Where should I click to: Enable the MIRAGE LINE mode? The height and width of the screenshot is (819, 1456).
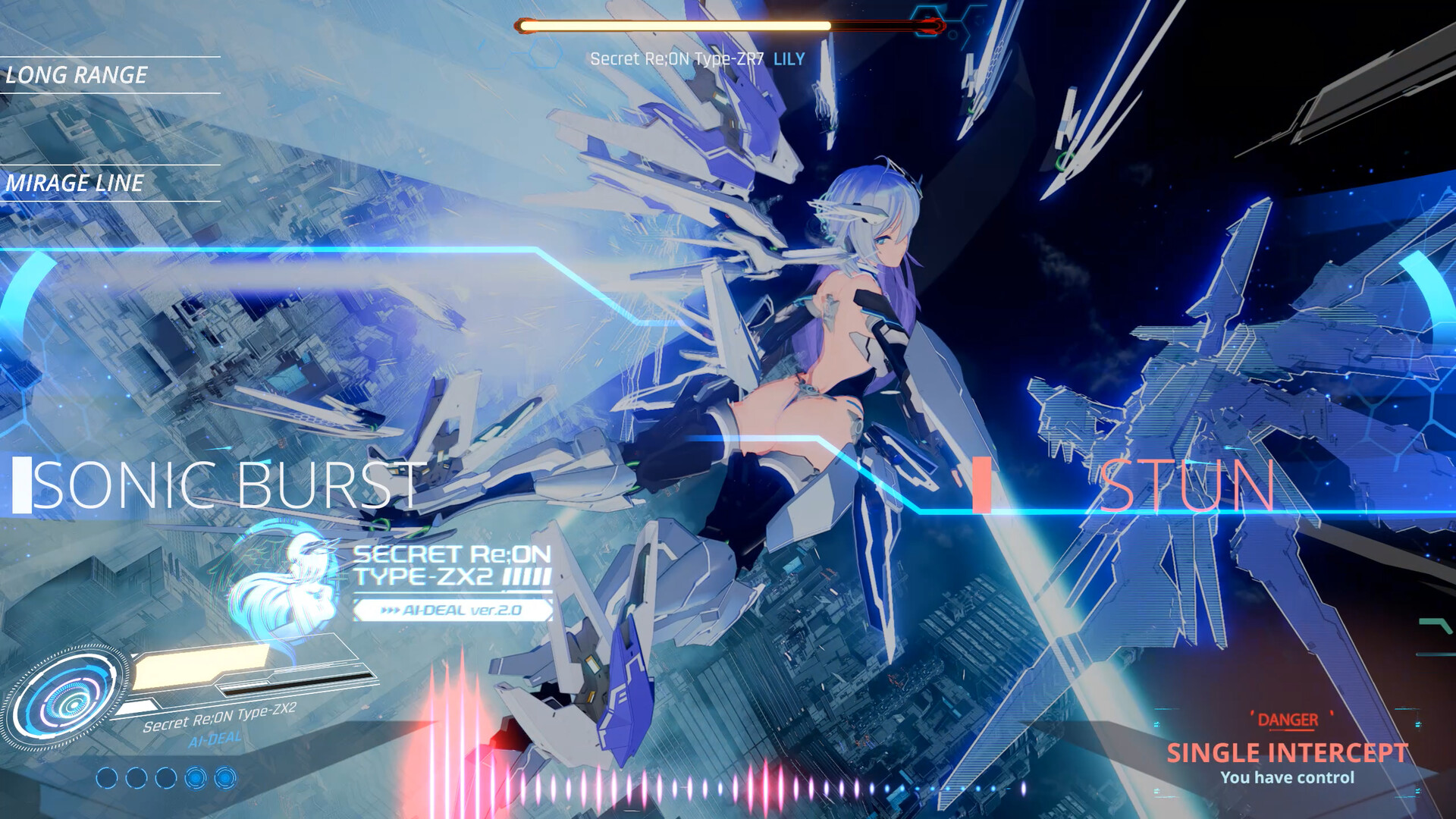coord(74,182)
